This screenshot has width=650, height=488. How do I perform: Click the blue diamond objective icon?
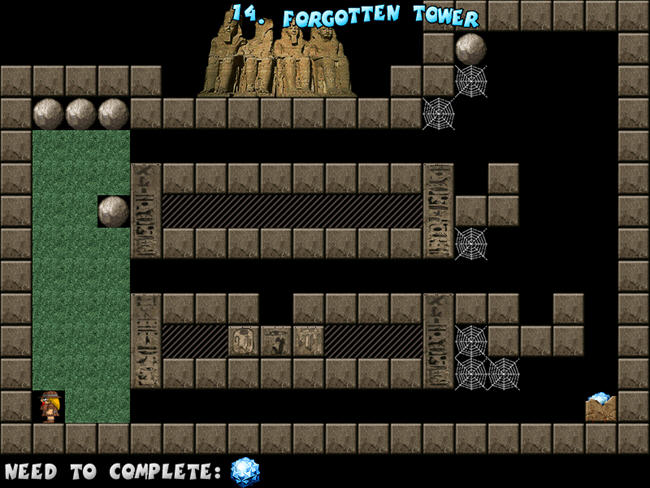[x=245, y=471]
